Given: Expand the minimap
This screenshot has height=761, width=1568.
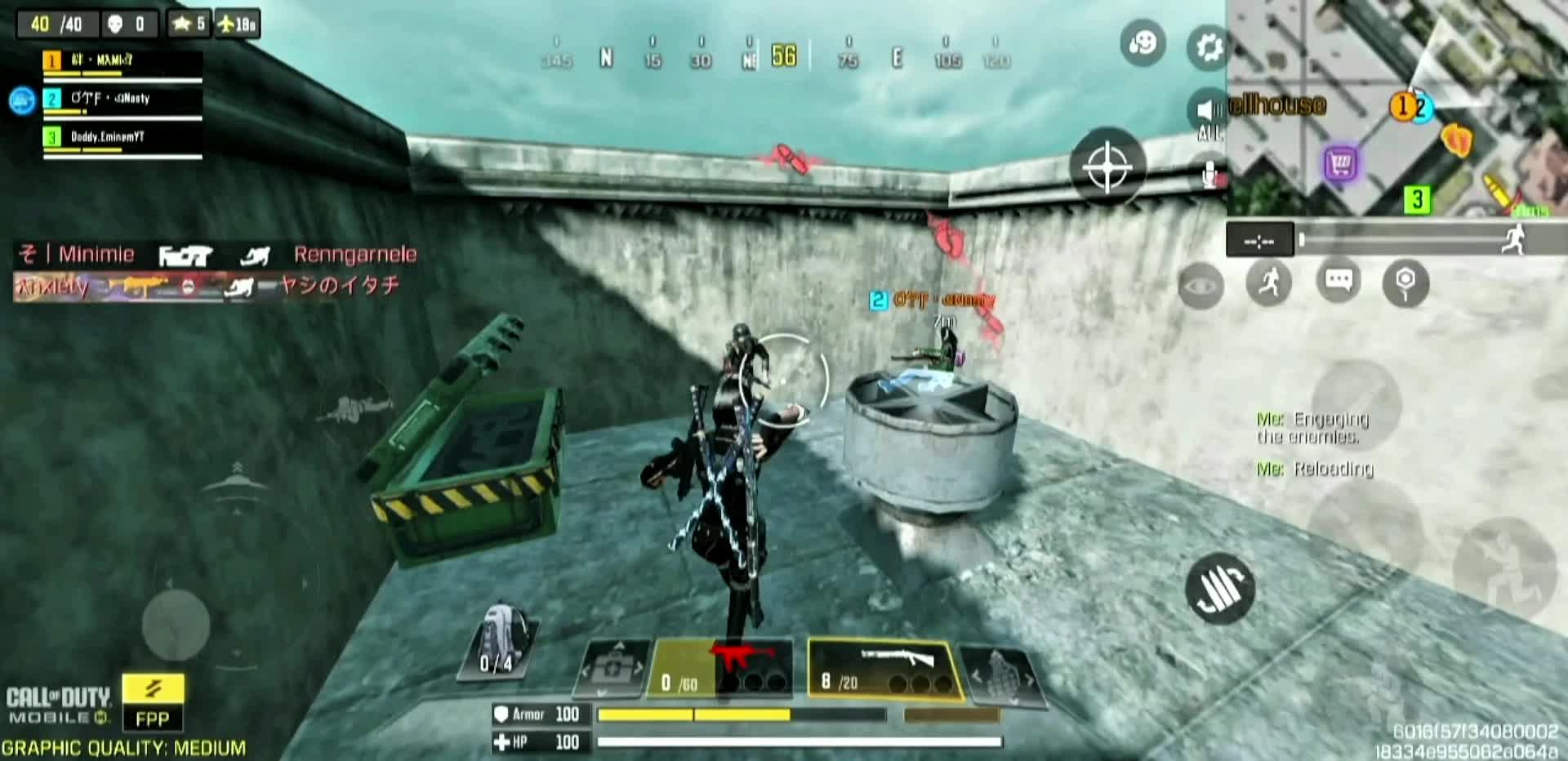Looking at the screenshot, I should coord(1396,106).
